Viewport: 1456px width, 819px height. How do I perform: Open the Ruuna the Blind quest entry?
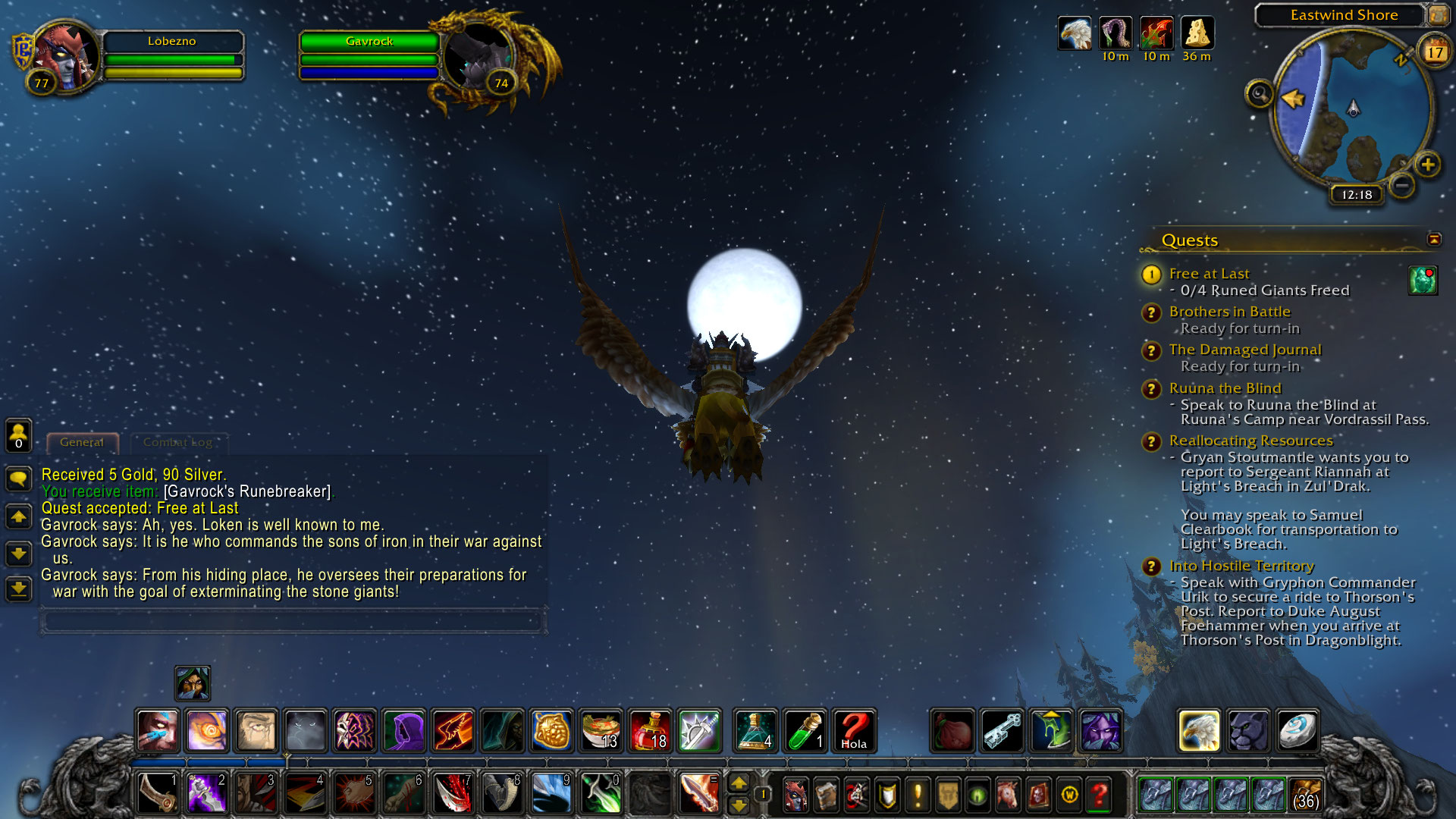[1224, 388]
